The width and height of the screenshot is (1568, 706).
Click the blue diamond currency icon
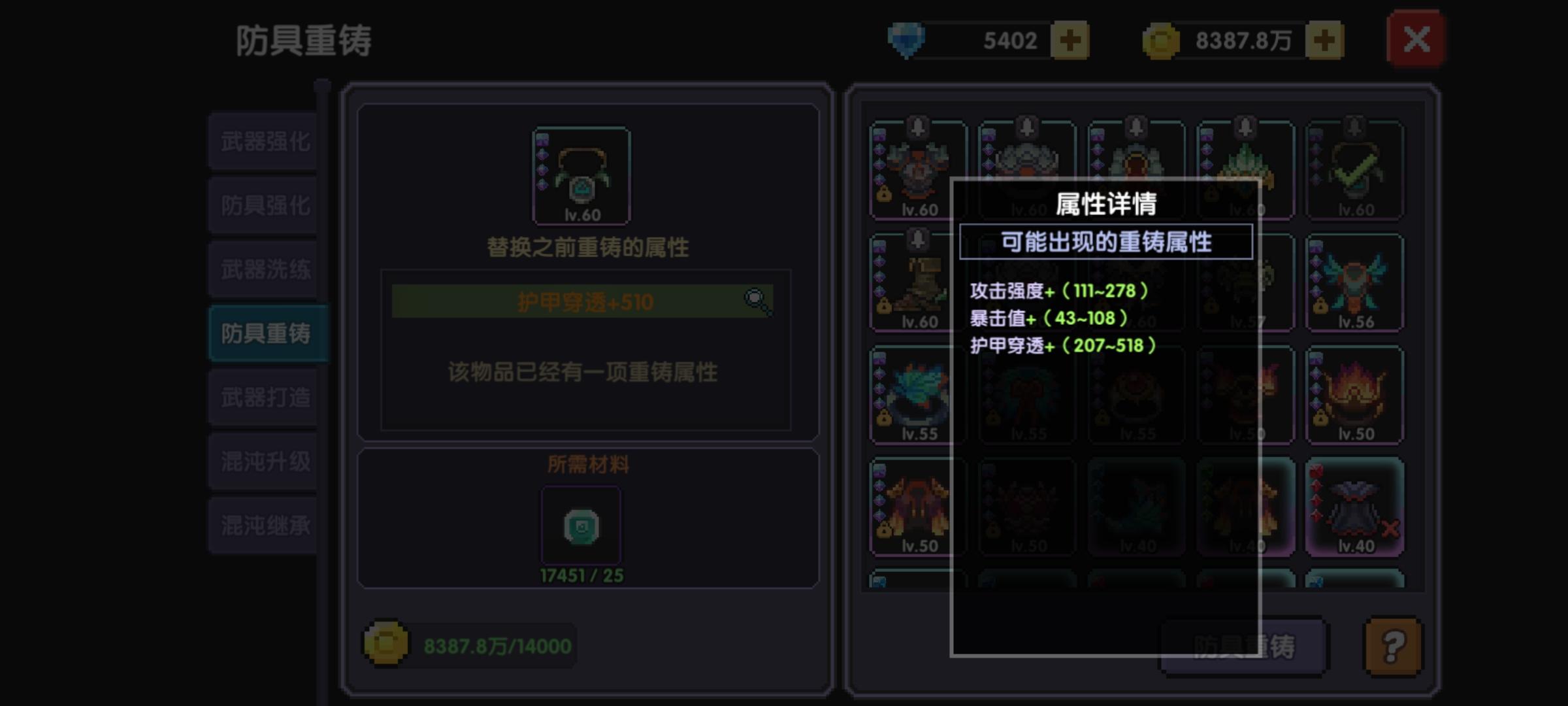[x=906, y=39]
